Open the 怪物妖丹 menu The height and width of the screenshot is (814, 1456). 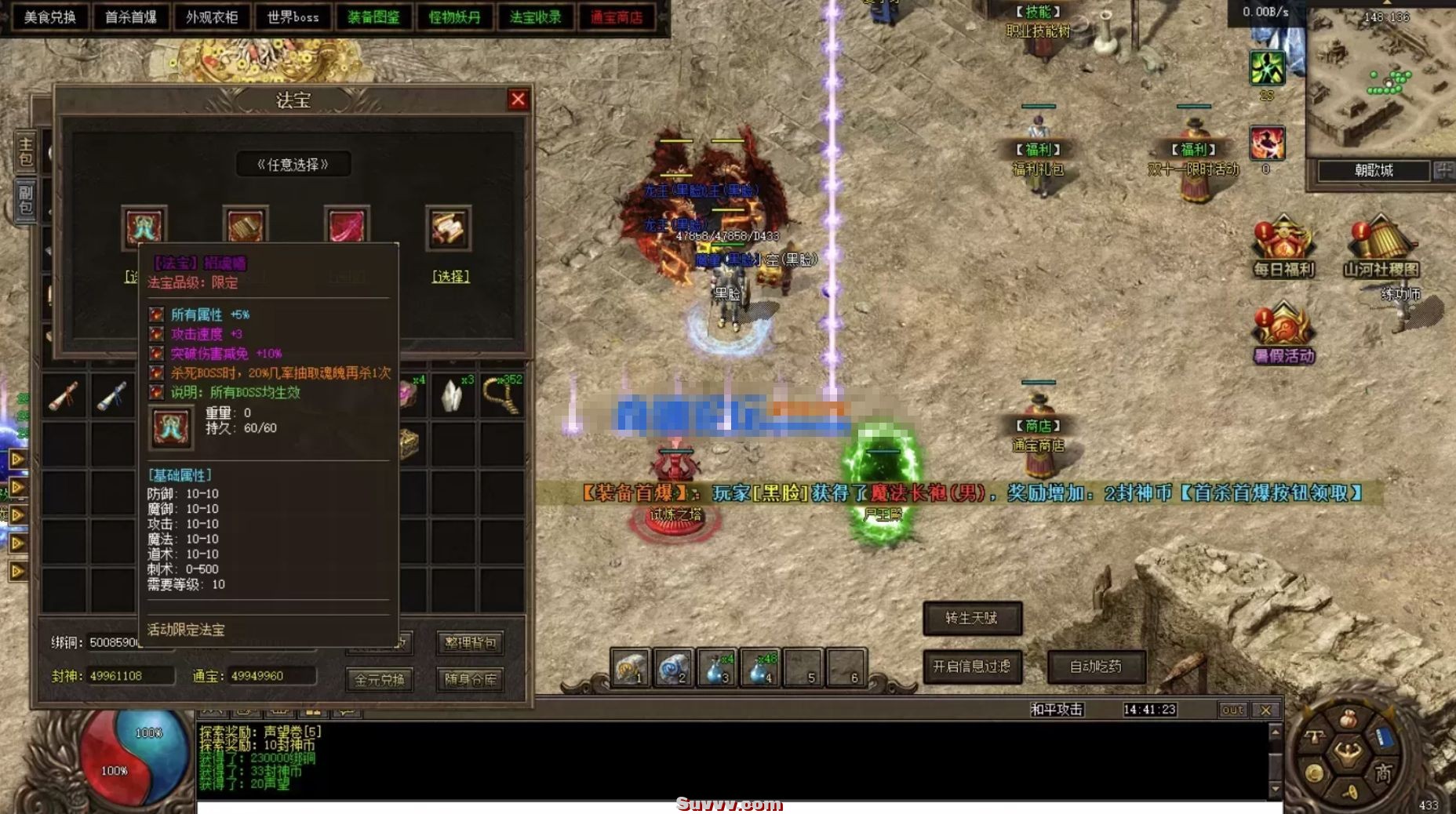455,17
